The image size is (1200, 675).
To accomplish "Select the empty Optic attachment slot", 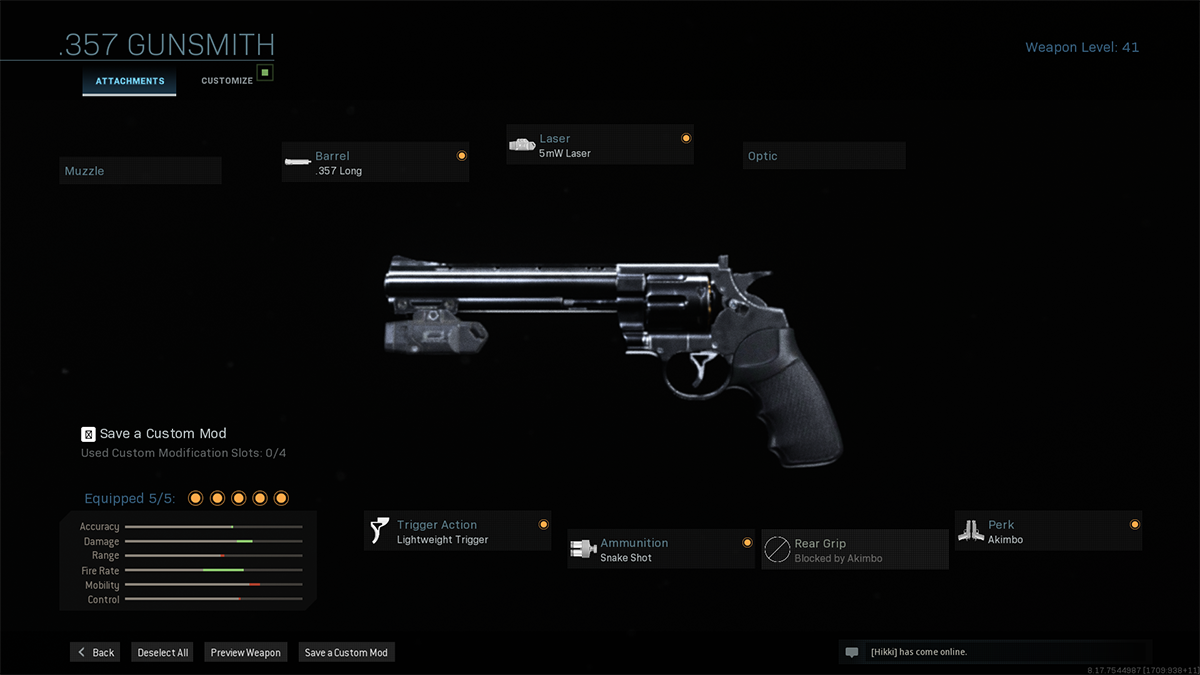I will pos(825,156).
